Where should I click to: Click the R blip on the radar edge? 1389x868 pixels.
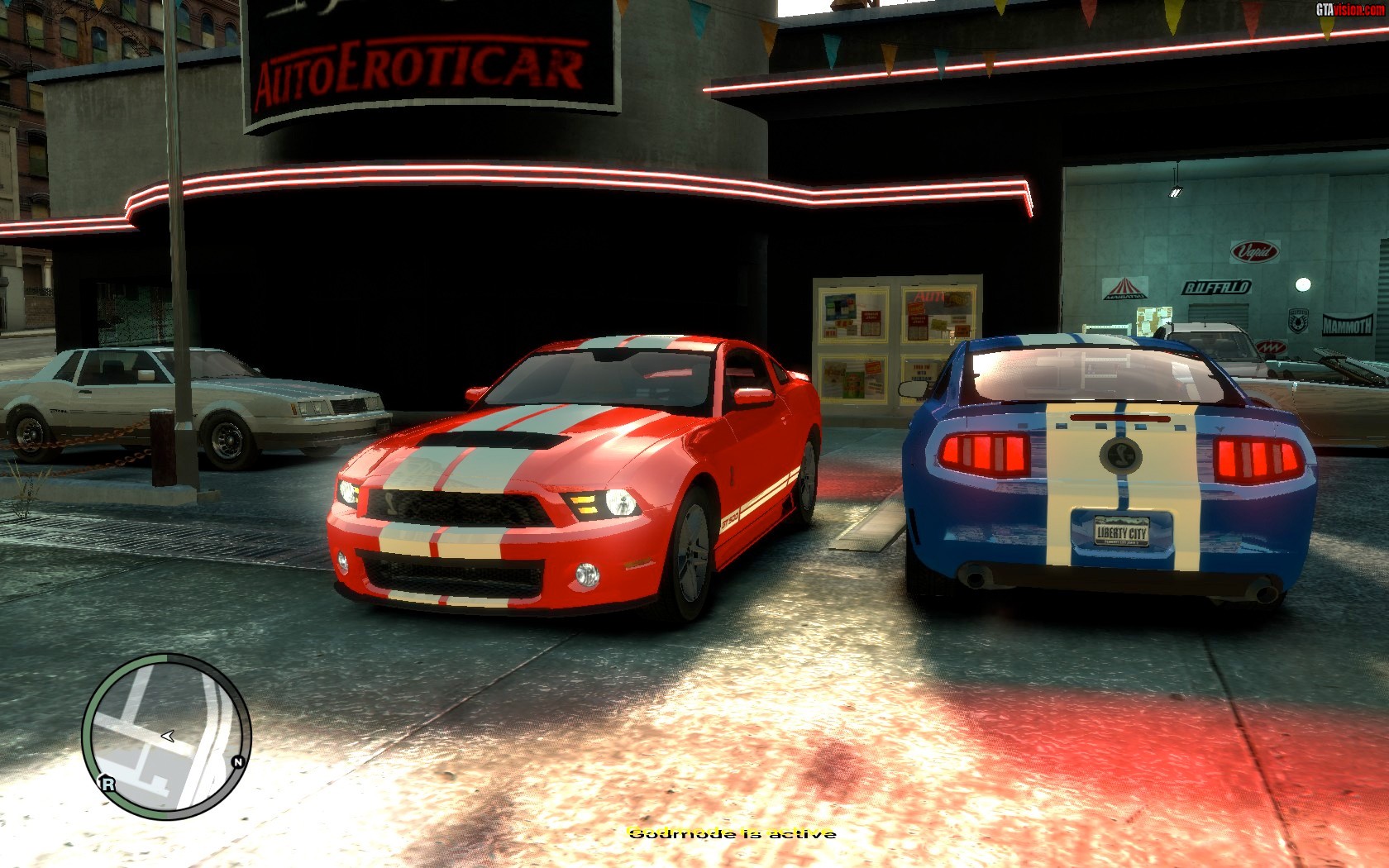(x=107, y=784)
